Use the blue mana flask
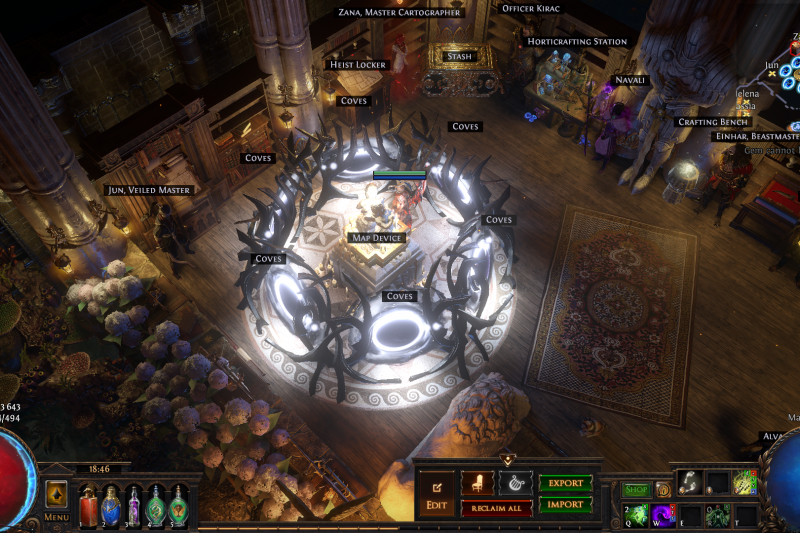800x533 pixels. pos(111,503)
